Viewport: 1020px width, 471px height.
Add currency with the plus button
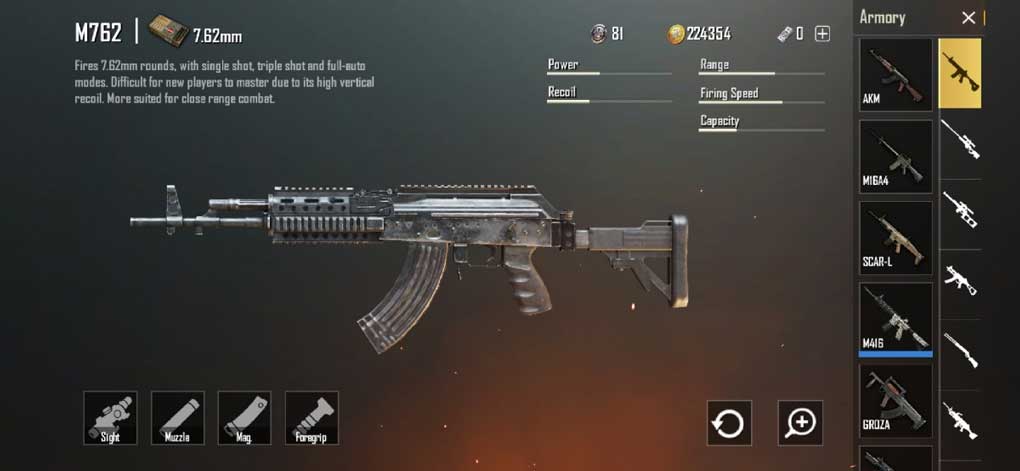(822, 34)
